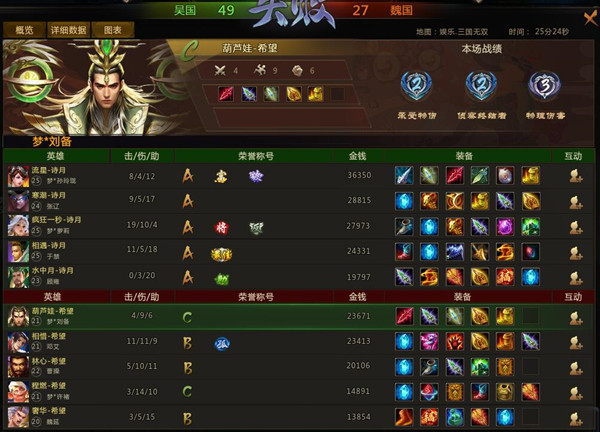Image resolution: width=600 pixels, height=432 pixels.
Task: Select player row 水中月-诗月
Action: coord(60,274)
